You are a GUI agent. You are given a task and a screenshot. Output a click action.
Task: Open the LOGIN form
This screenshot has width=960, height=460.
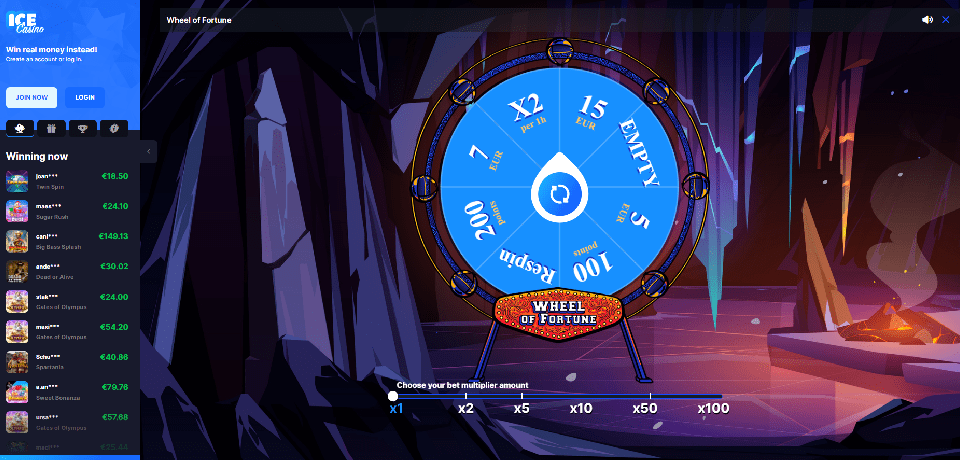pos(85,97)
